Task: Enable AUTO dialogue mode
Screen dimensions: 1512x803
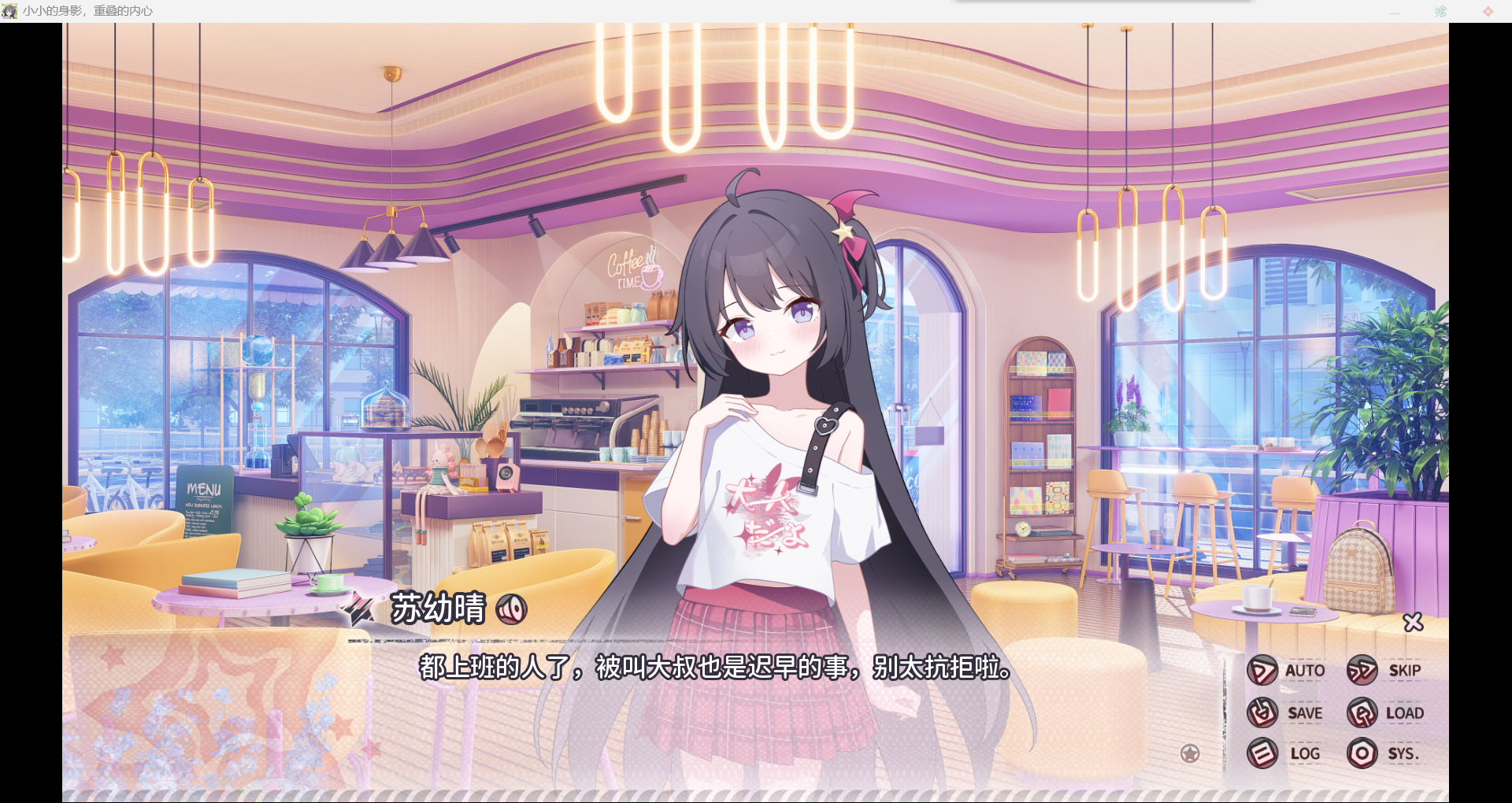Action: point(1287,671)
